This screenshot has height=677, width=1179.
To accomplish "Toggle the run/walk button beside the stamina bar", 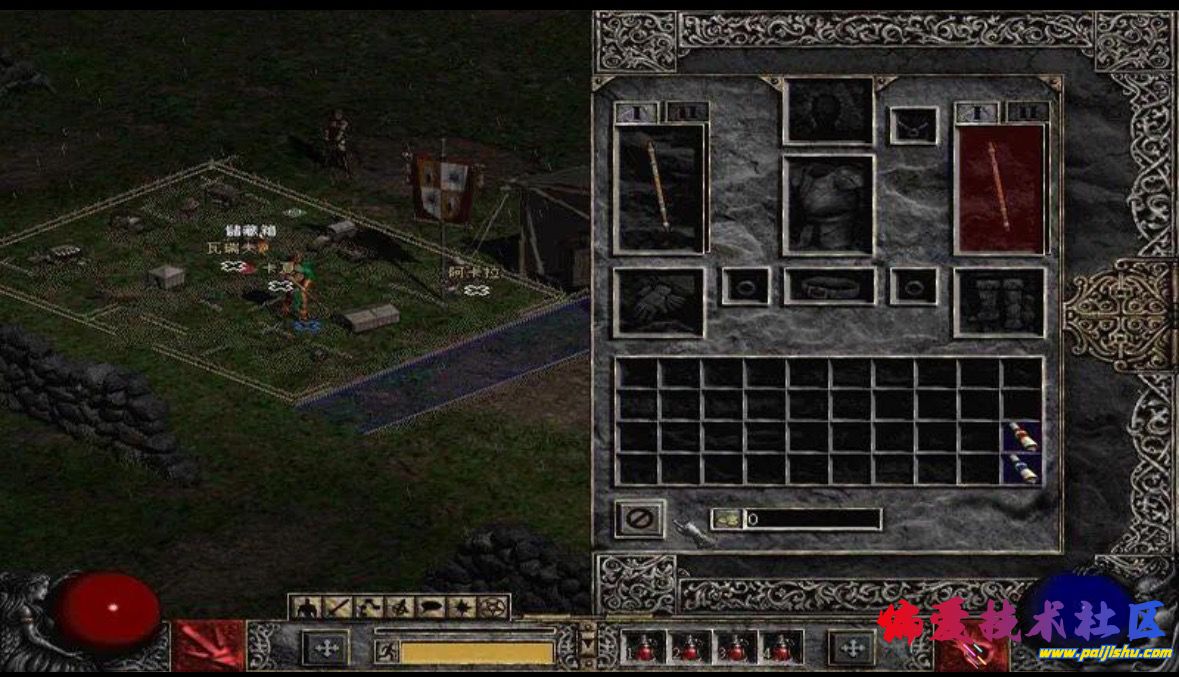I will [x=385, y=652].
